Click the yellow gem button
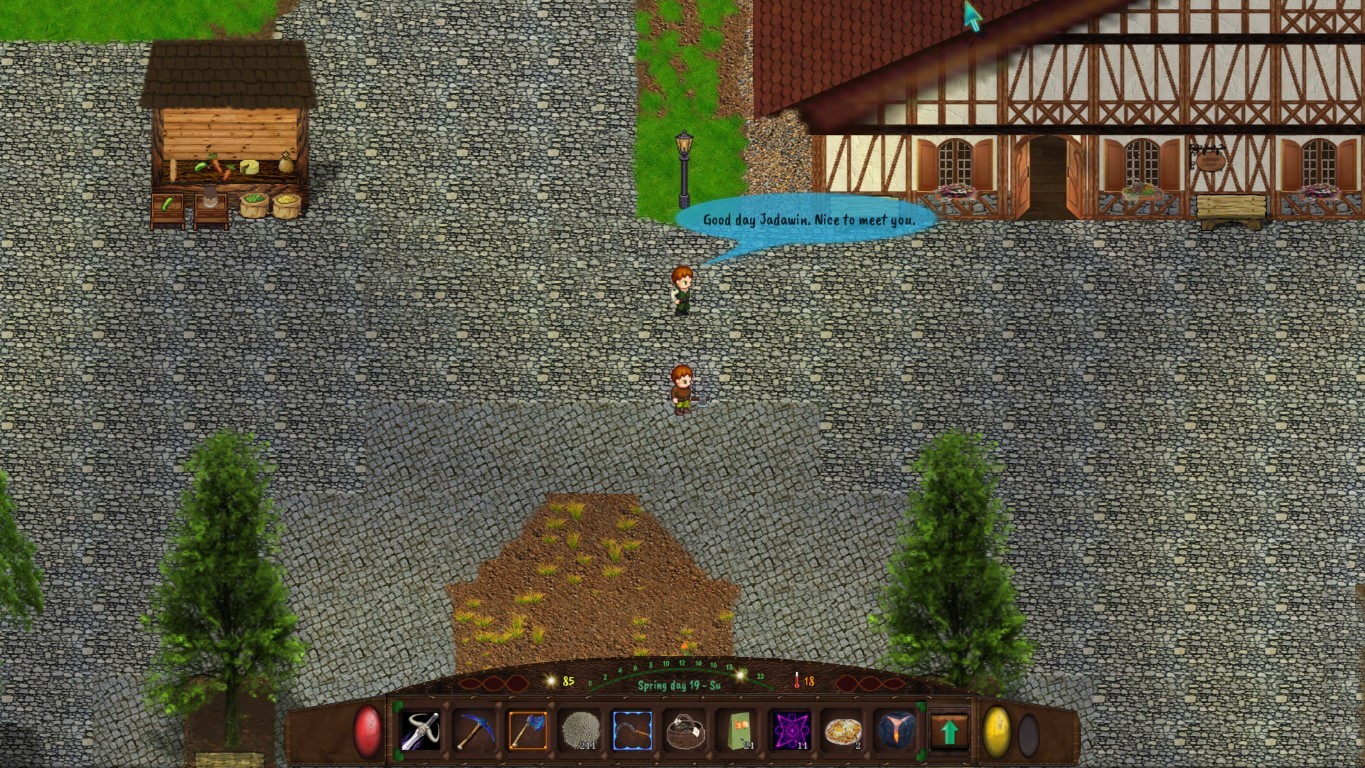Viewport: 1365px width, 768px height. coord(997,732)
